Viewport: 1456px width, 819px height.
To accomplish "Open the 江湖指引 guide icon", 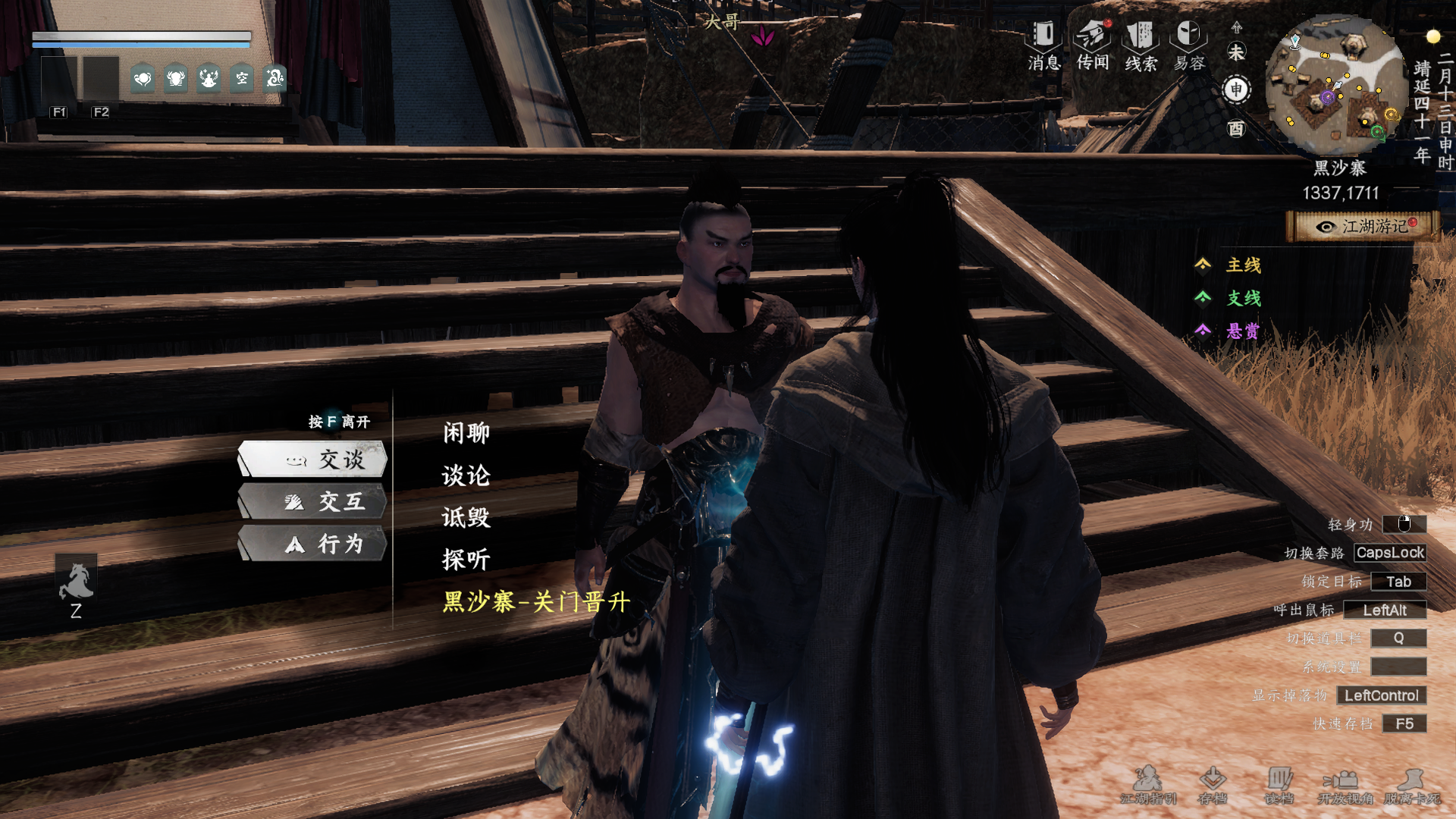I will coord(1148,784).
